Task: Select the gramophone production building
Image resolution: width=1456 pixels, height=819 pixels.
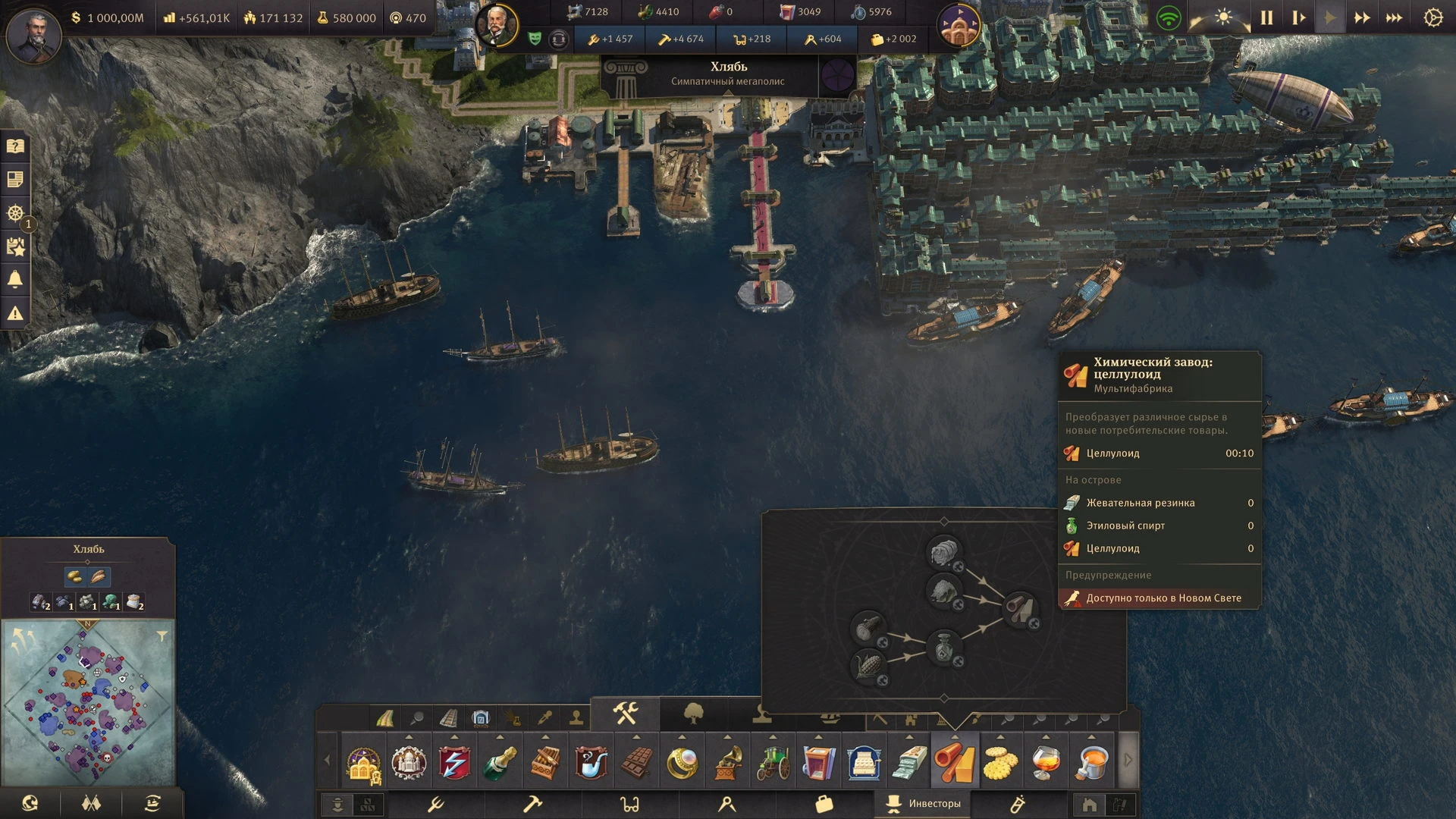Action: [x=727, y=761]
